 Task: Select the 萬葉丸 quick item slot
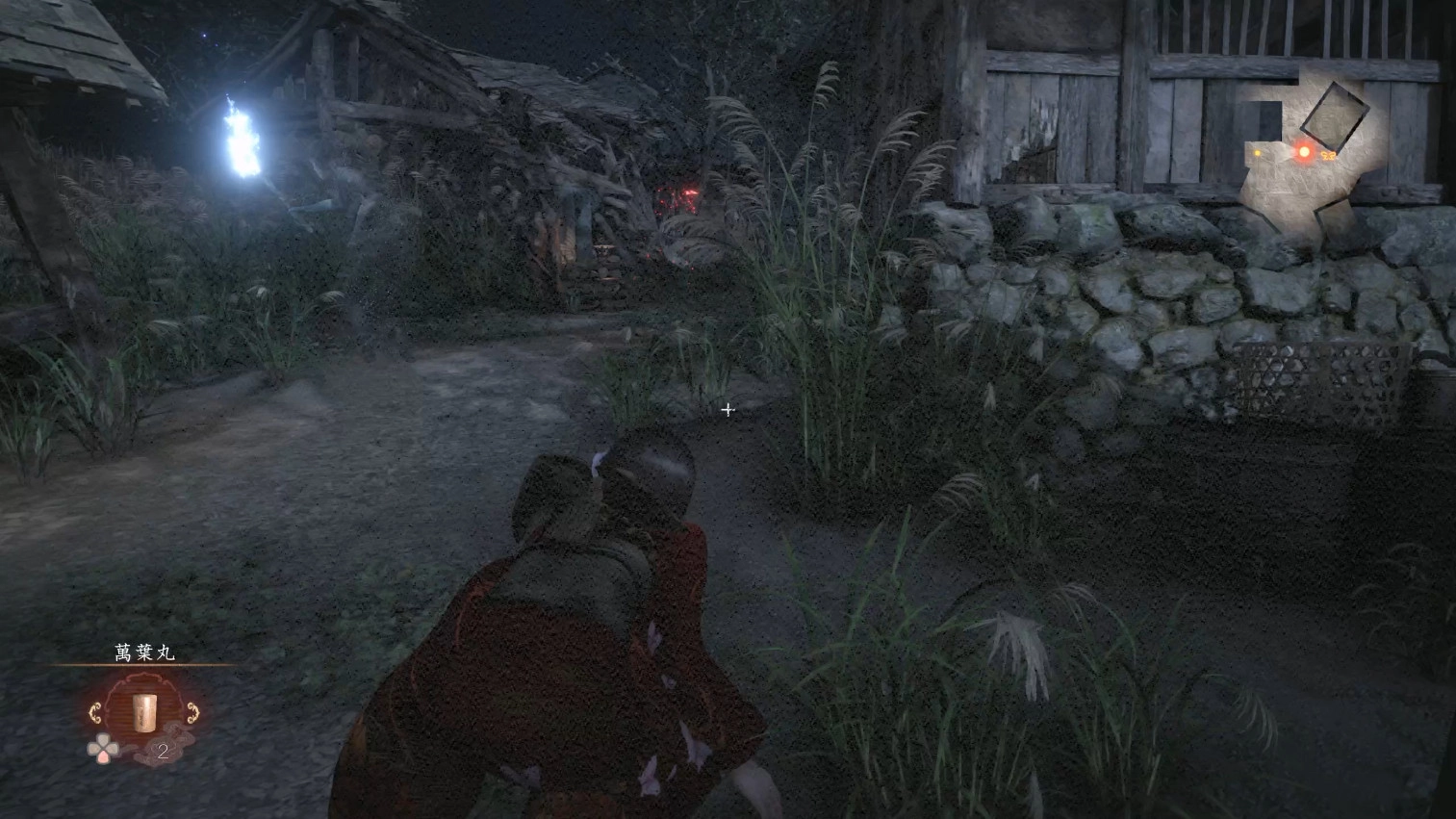point(144,714)
